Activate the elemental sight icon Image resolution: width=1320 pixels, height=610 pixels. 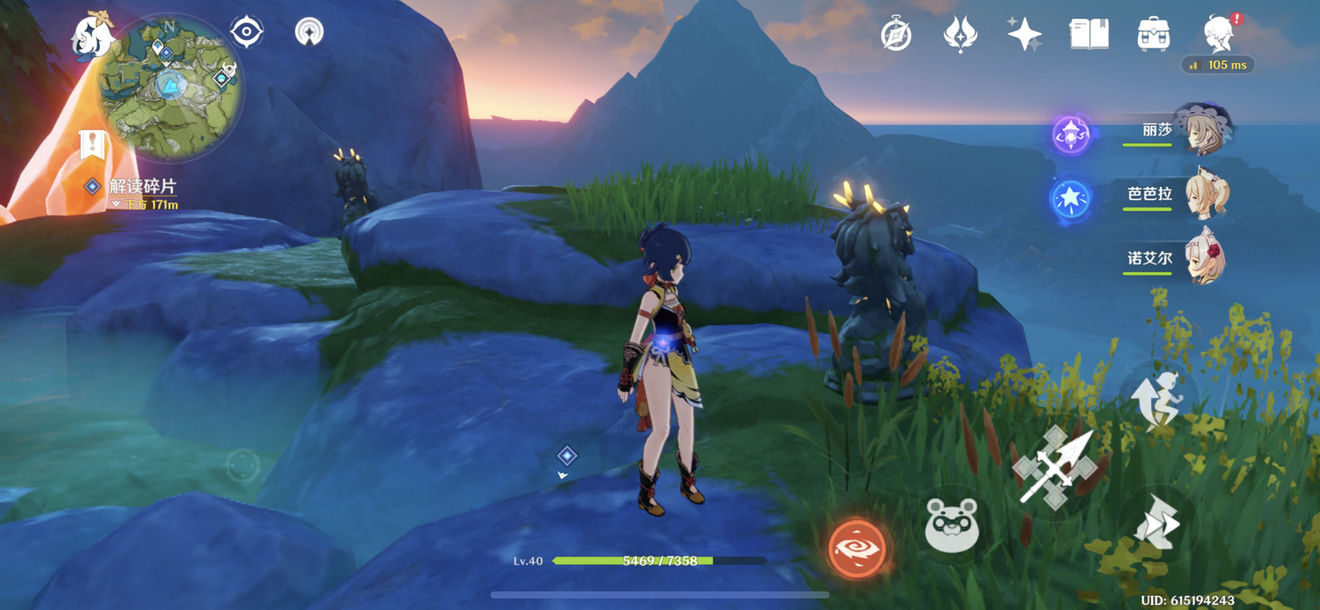click(309, 32)
